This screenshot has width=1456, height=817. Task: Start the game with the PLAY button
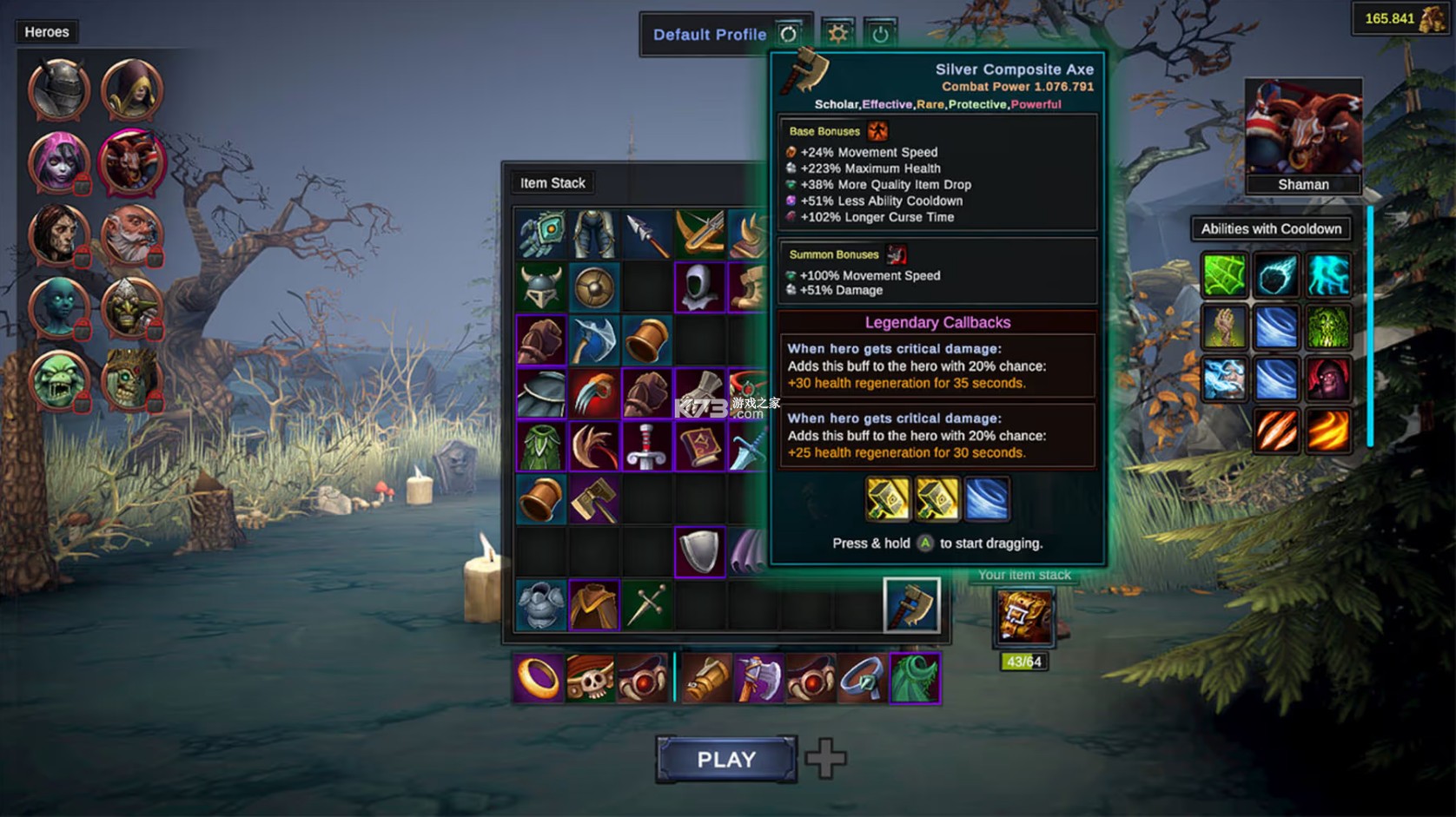tap(726, 760)
